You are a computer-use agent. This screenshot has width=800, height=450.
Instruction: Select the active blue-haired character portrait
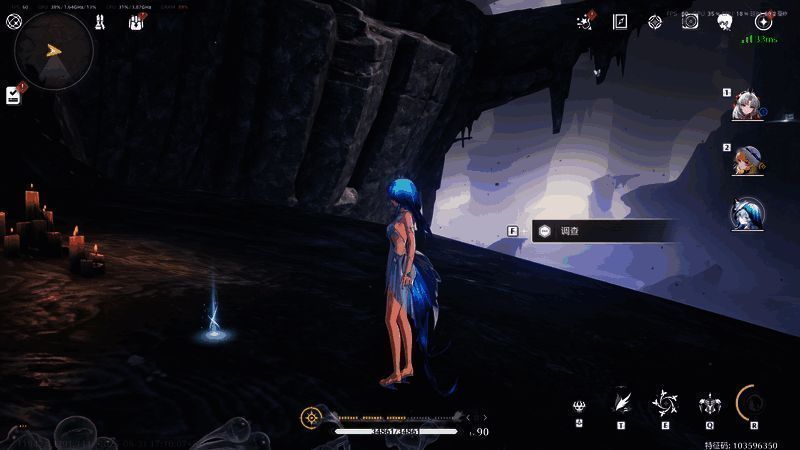point(746,213)
